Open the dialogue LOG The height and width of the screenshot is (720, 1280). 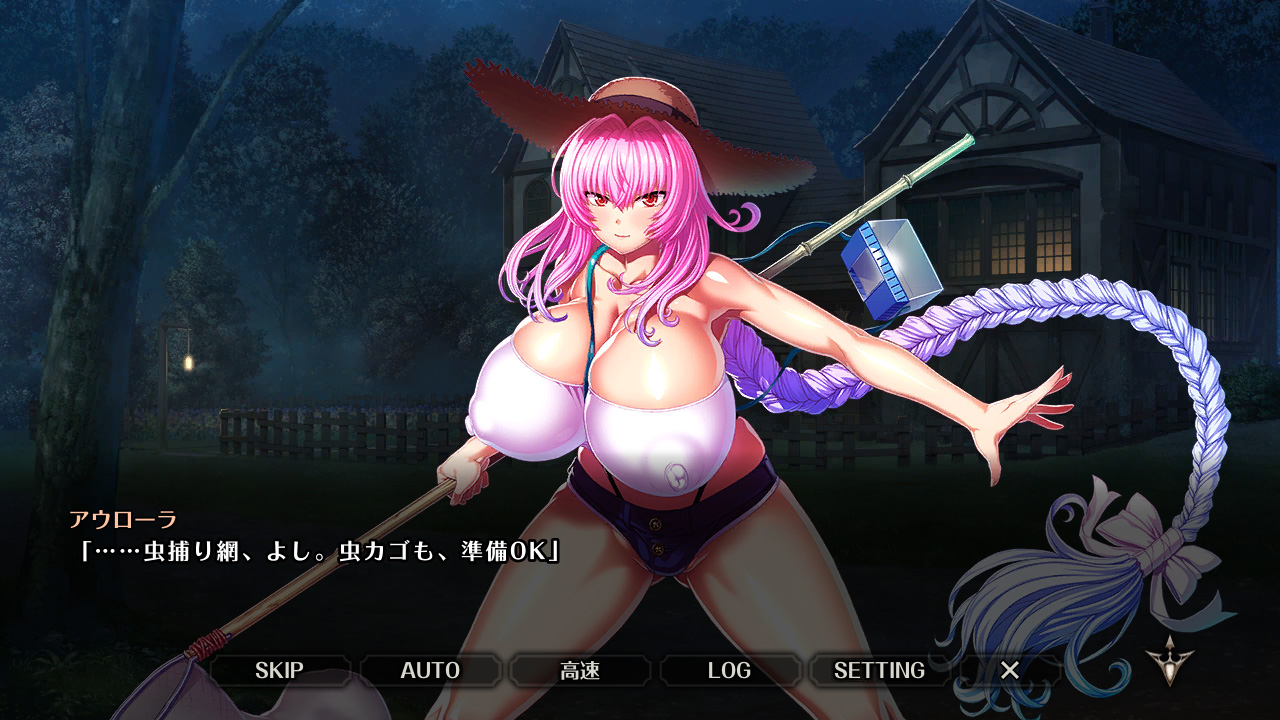[729, 670]
